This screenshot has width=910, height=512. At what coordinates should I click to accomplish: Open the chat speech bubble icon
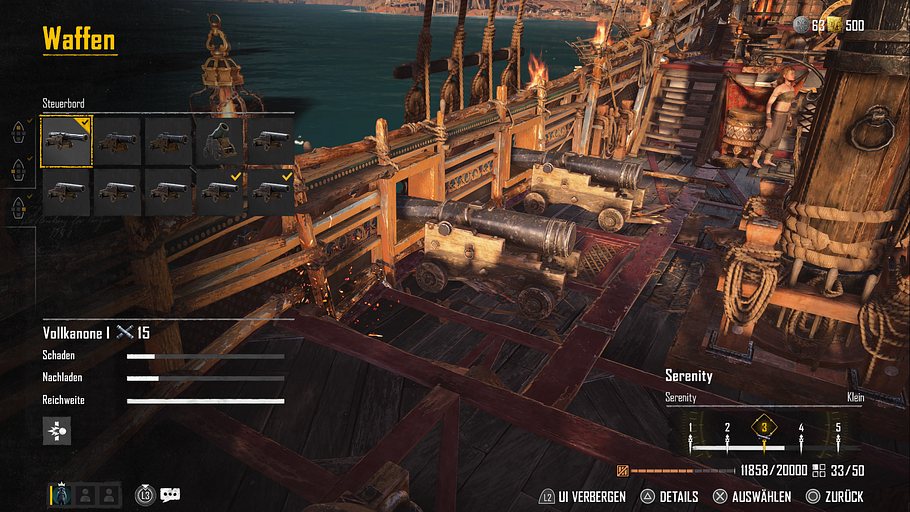click(170, 494)
